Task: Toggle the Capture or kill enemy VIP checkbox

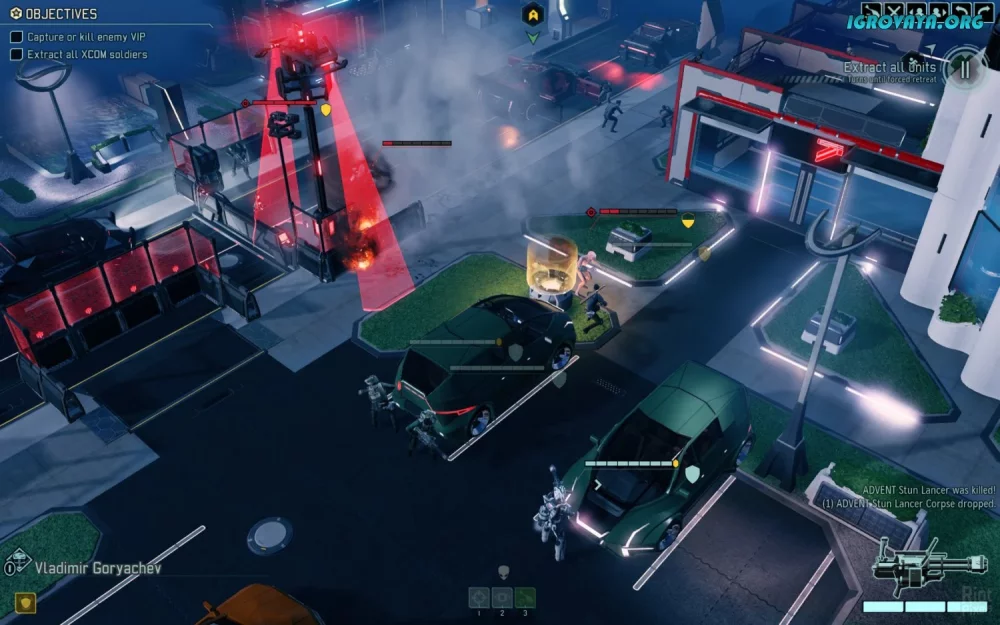Action: point(16,37)
